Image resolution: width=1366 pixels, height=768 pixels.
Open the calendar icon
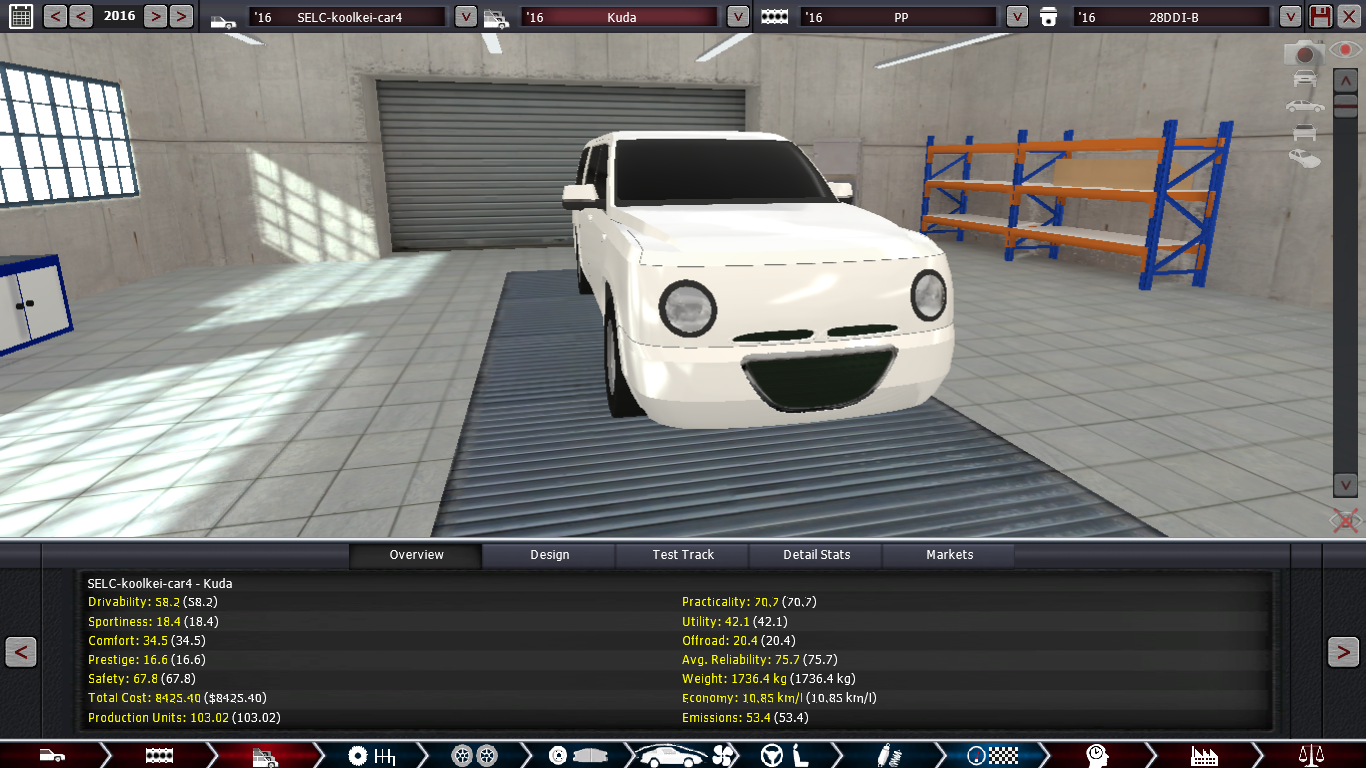[x=21, y=16]
